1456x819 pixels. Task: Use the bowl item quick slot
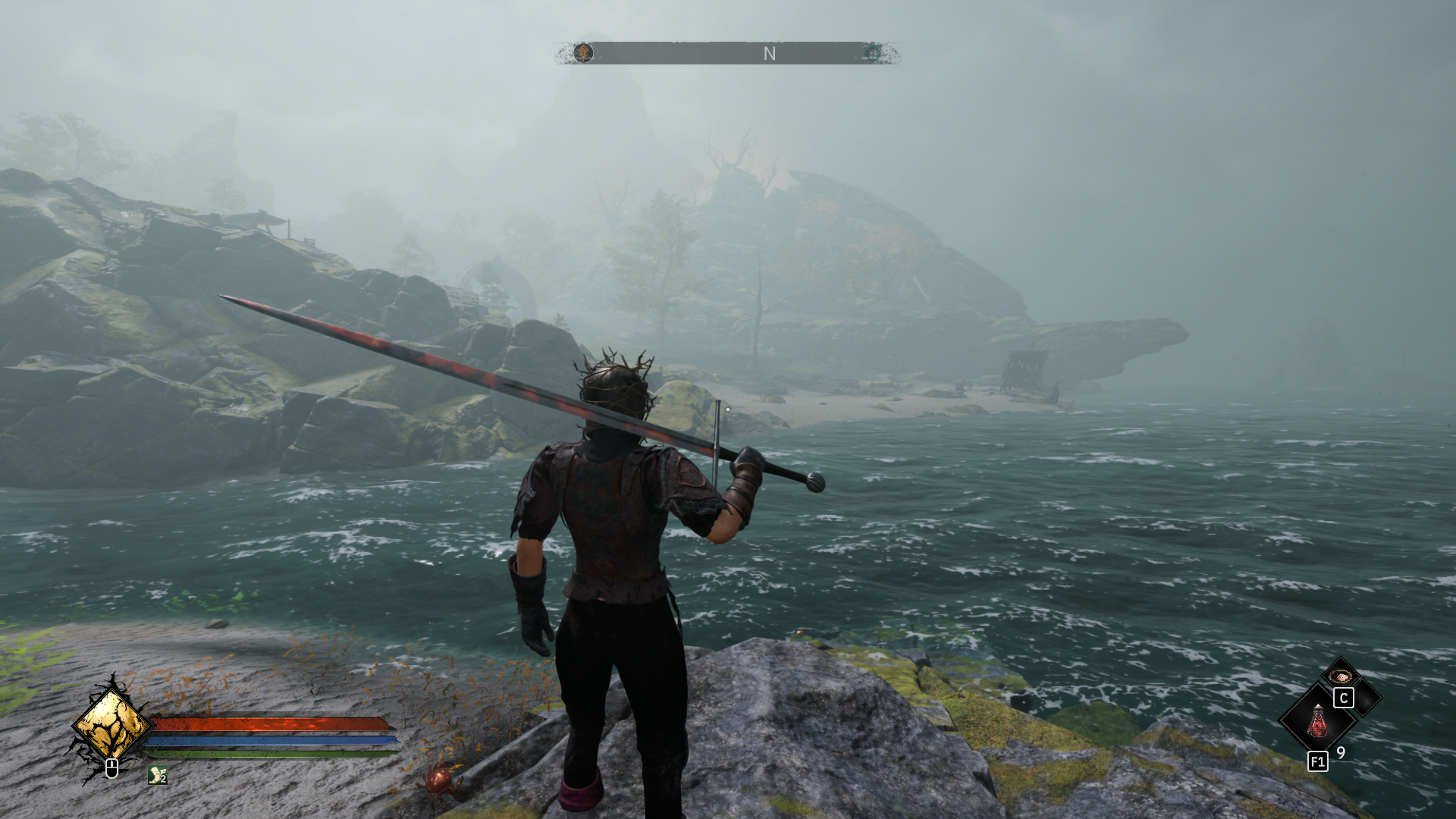[x=1340, y=676]
